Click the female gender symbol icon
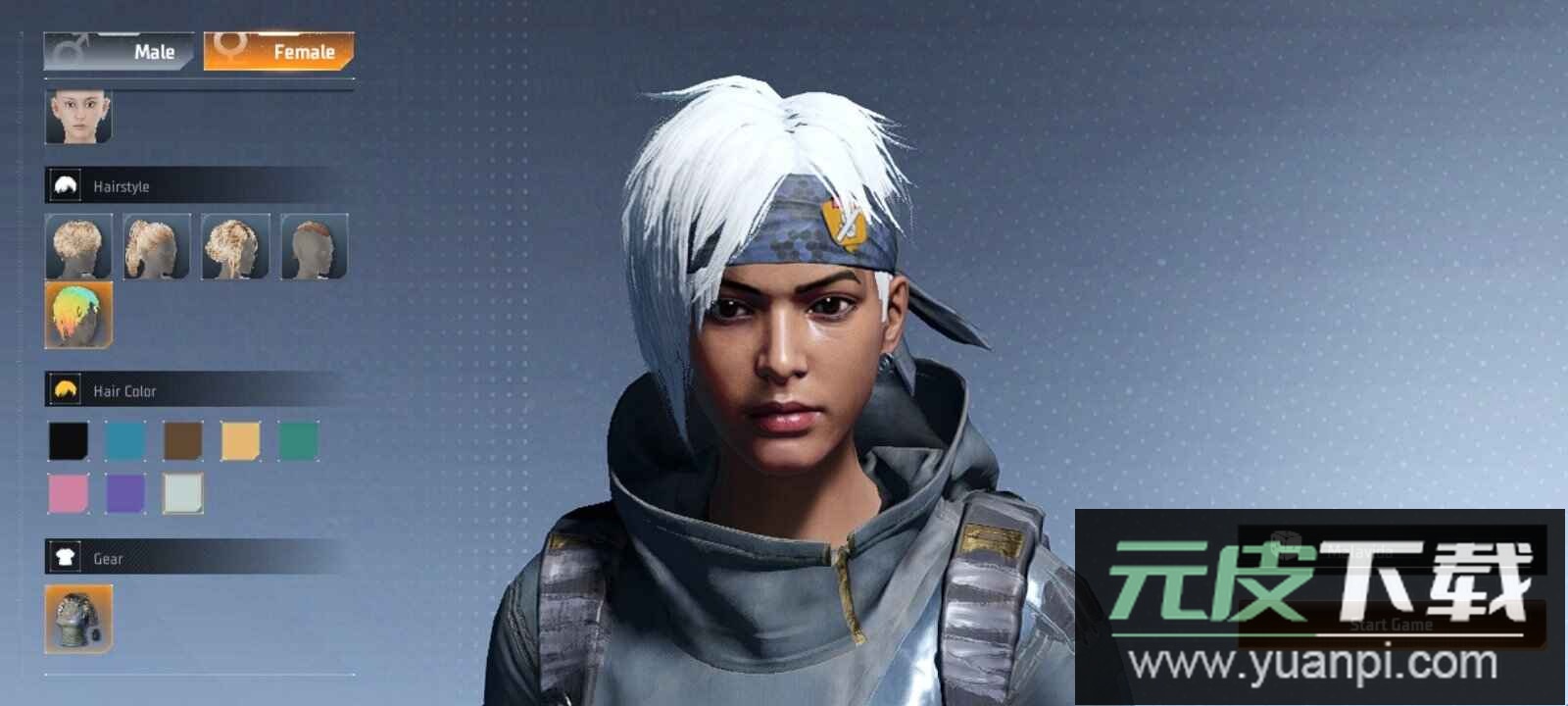1568x706 pixels. [x=232, y=47]
